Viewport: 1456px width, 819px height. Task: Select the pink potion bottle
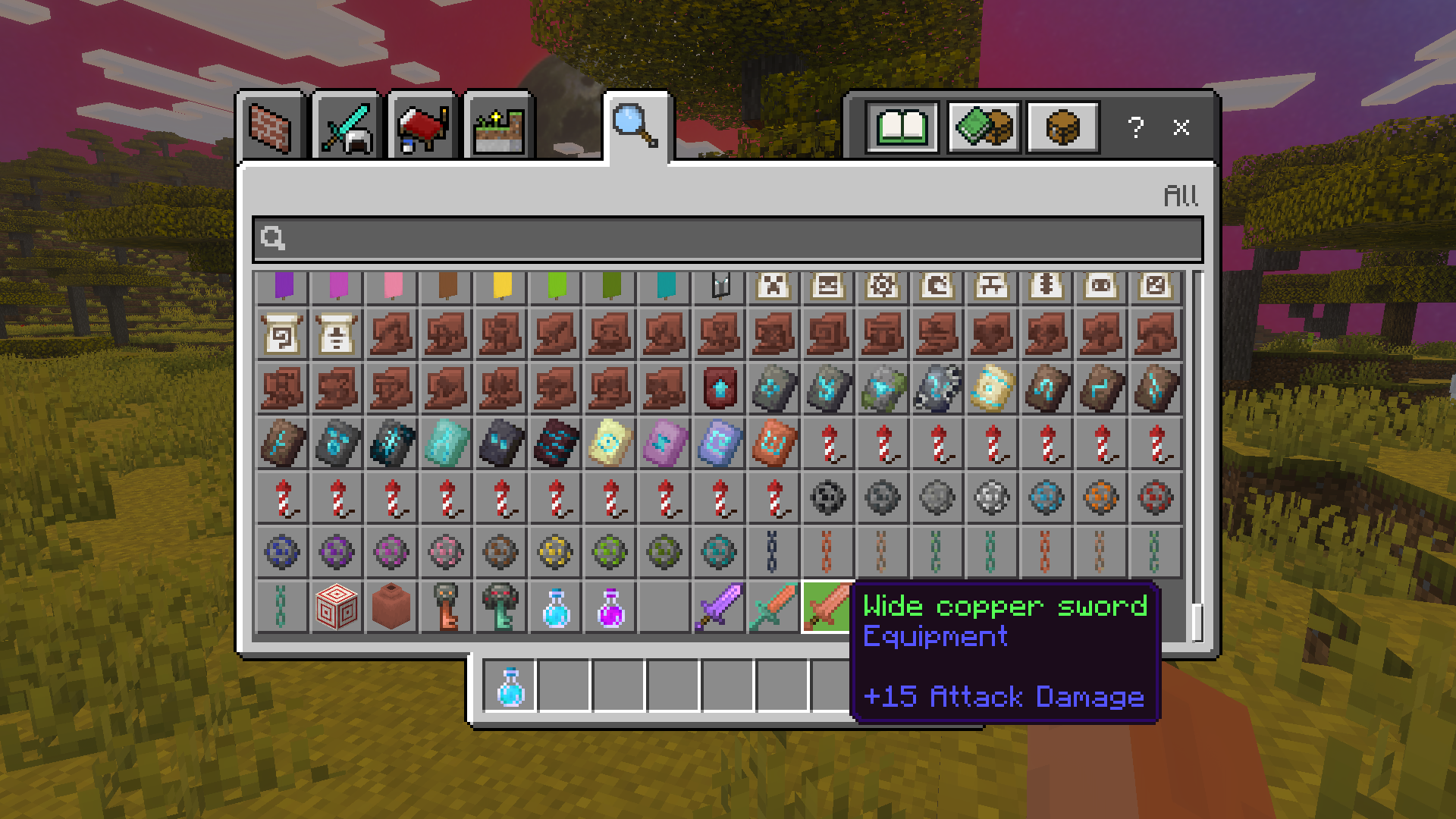pyautogui.click(x=610, y=607)
